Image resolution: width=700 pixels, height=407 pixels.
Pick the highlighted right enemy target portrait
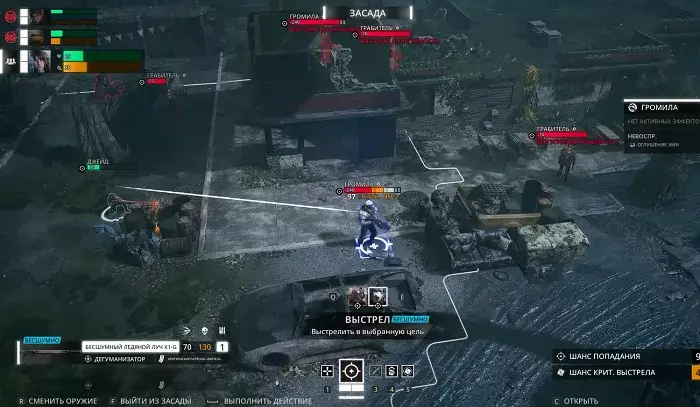click(378, 295)
